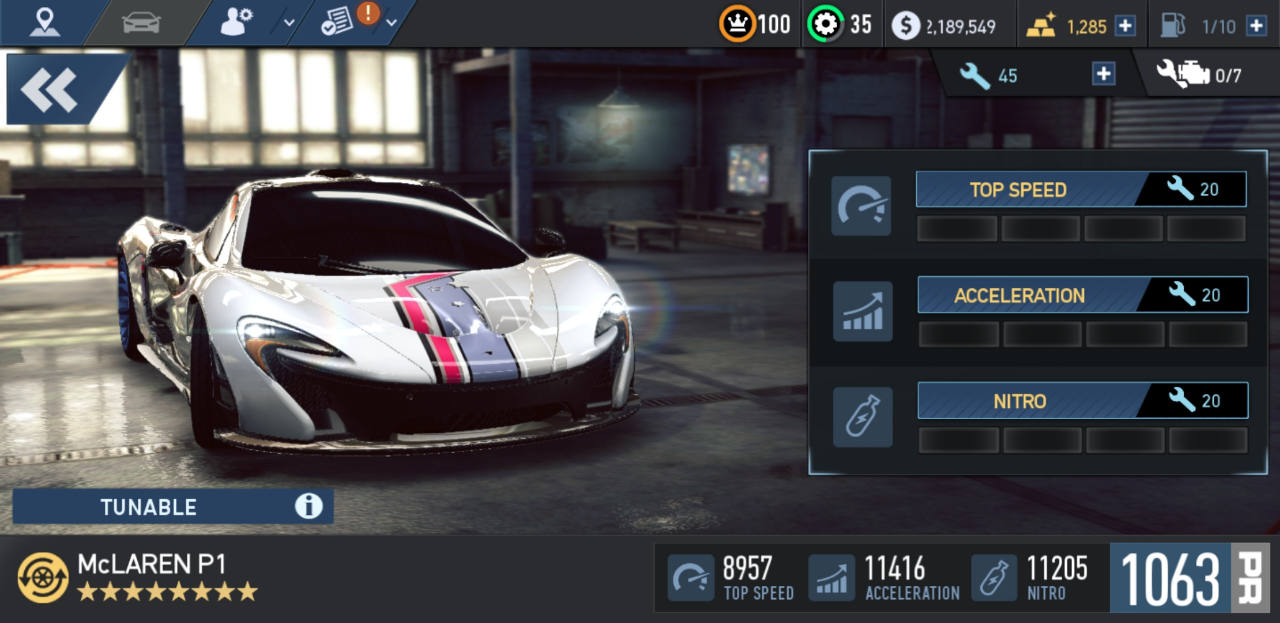
Task: Upgrade Top Speed for 20 wrenches
Action: [x=1080, y=189]
